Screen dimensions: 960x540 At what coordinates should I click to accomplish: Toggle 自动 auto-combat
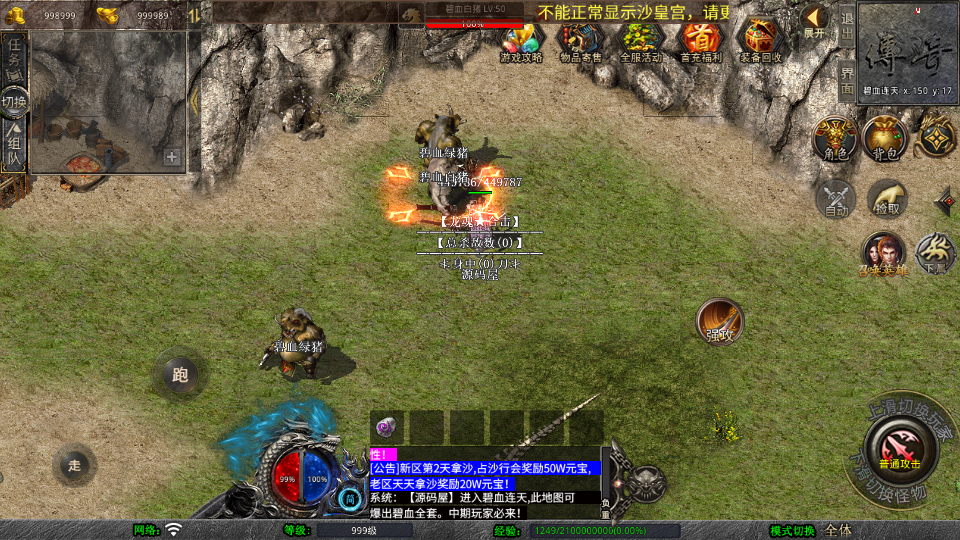[x=836, y=199]
